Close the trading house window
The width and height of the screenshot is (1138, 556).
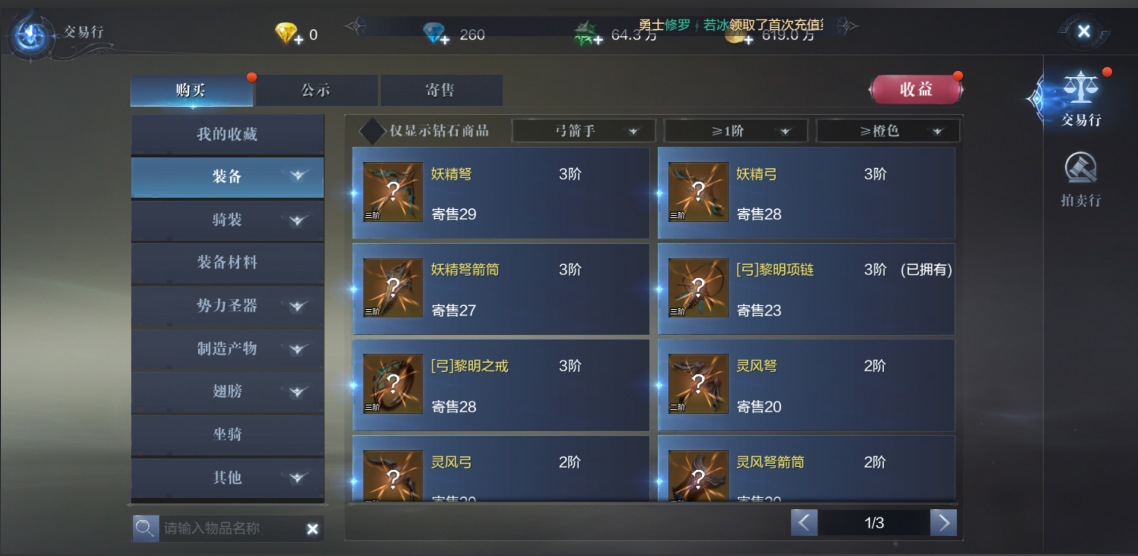[x=1083, y=32]
